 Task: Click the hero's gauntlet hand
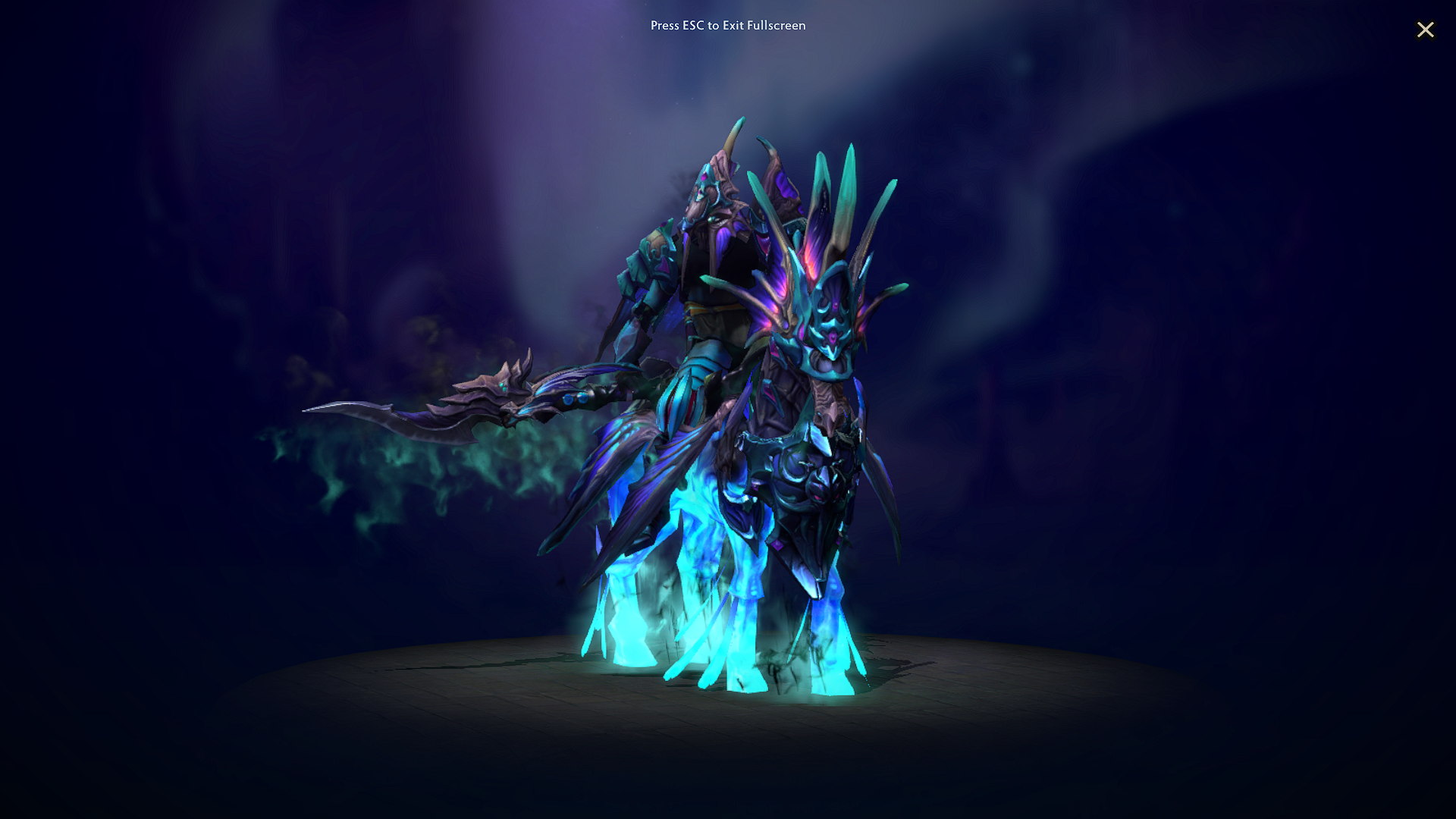[x=679, y=402]
